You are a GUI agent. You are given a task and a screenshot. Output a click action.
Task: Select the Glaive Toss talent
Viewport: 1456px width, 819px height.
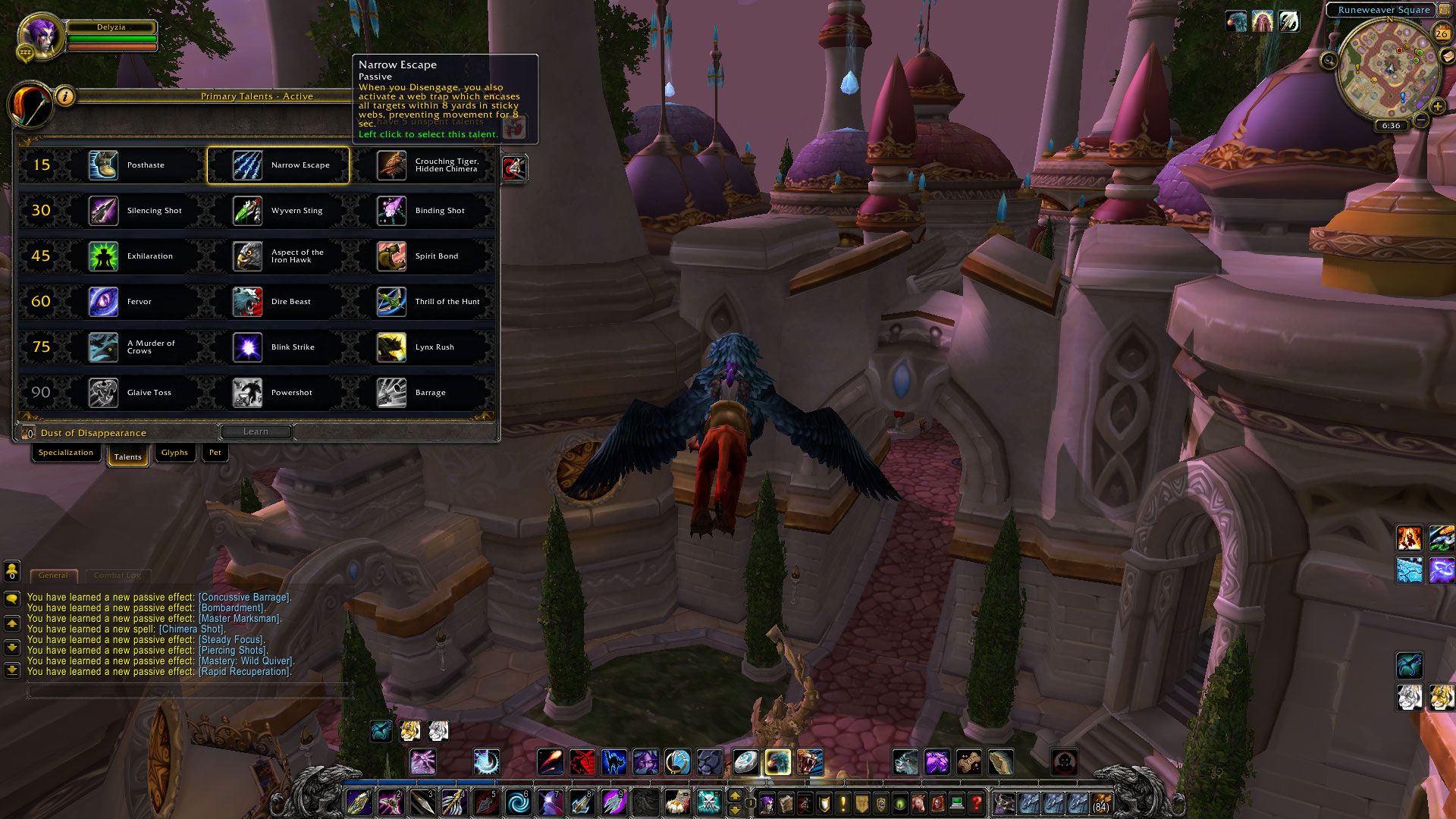click(x=133, y=393)
